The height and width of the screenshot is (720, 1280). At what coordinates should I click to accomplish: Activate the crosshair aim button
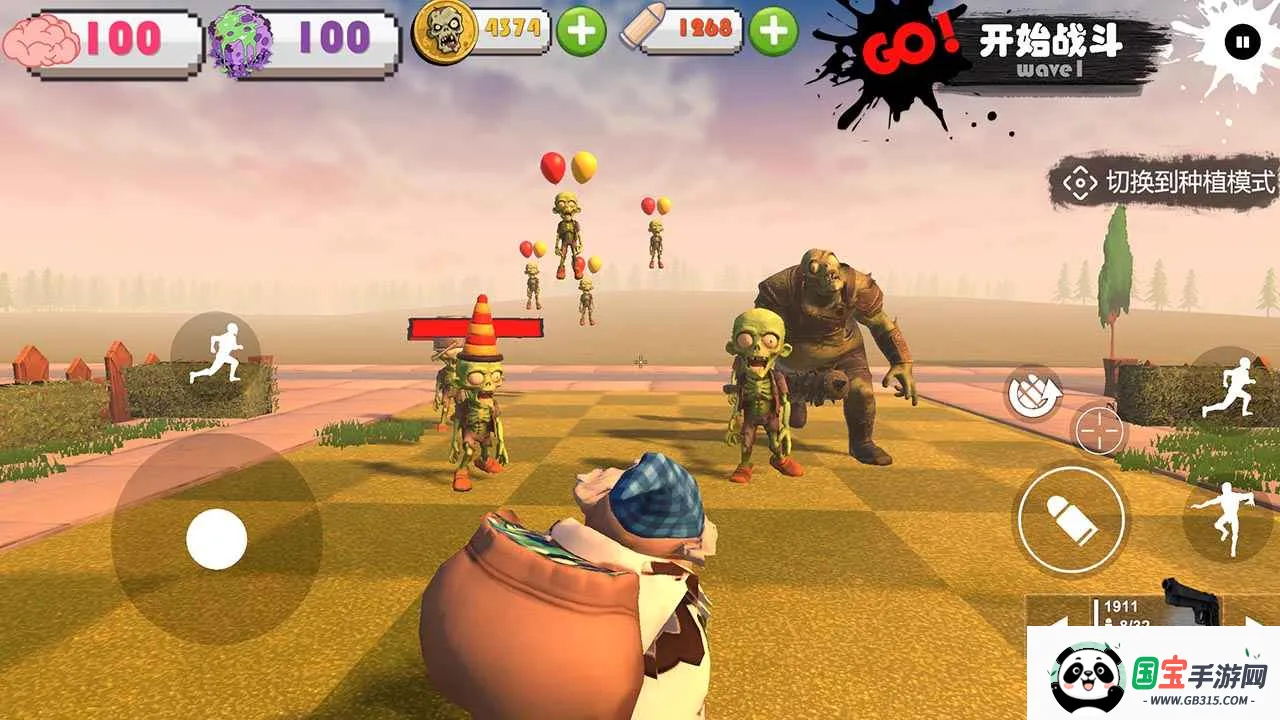tap(1098, 432)
